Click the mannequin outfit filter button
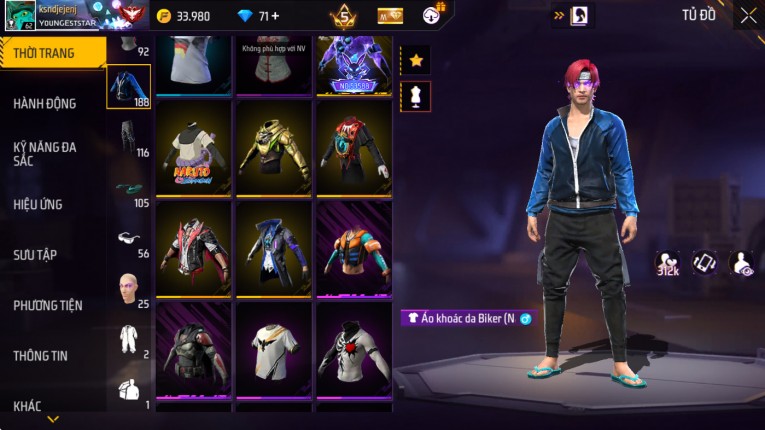Image resolution: width=765 pixels, height=430 pixels. 416,96
